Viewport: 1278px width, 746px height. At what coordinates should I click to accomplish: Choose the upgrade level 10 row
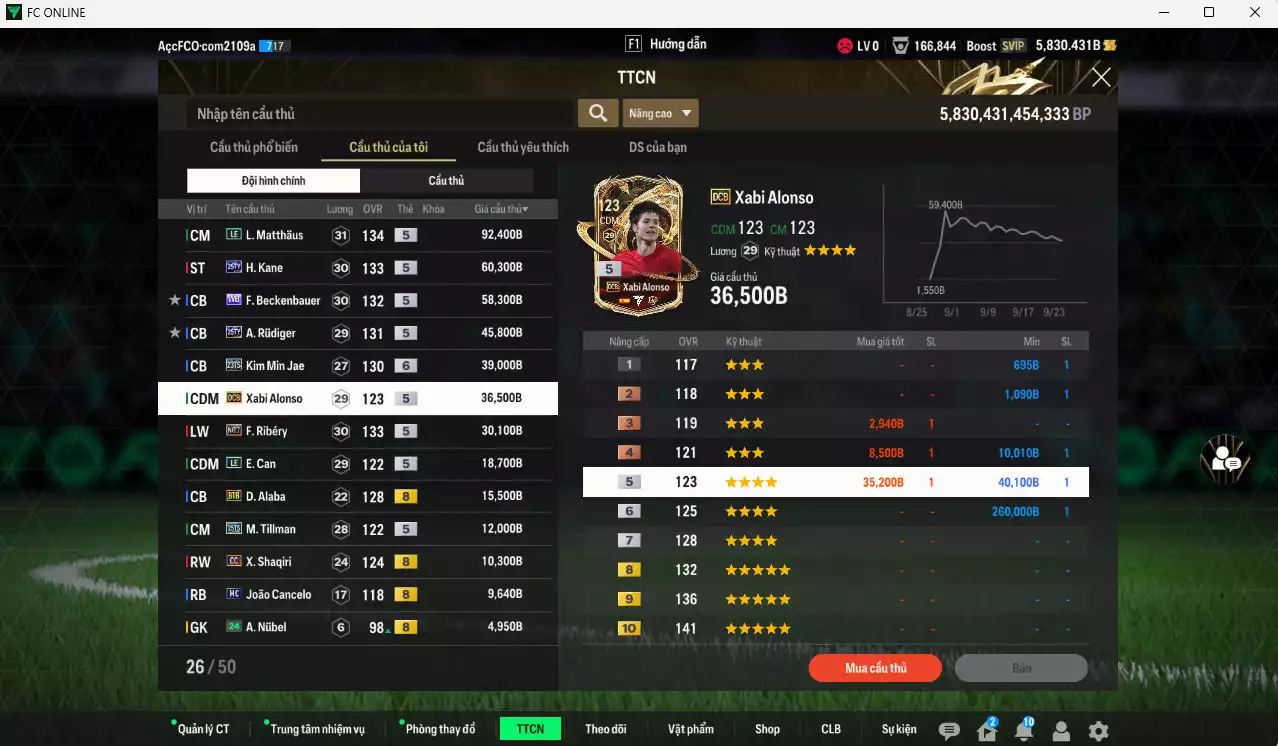pos(835,629)
